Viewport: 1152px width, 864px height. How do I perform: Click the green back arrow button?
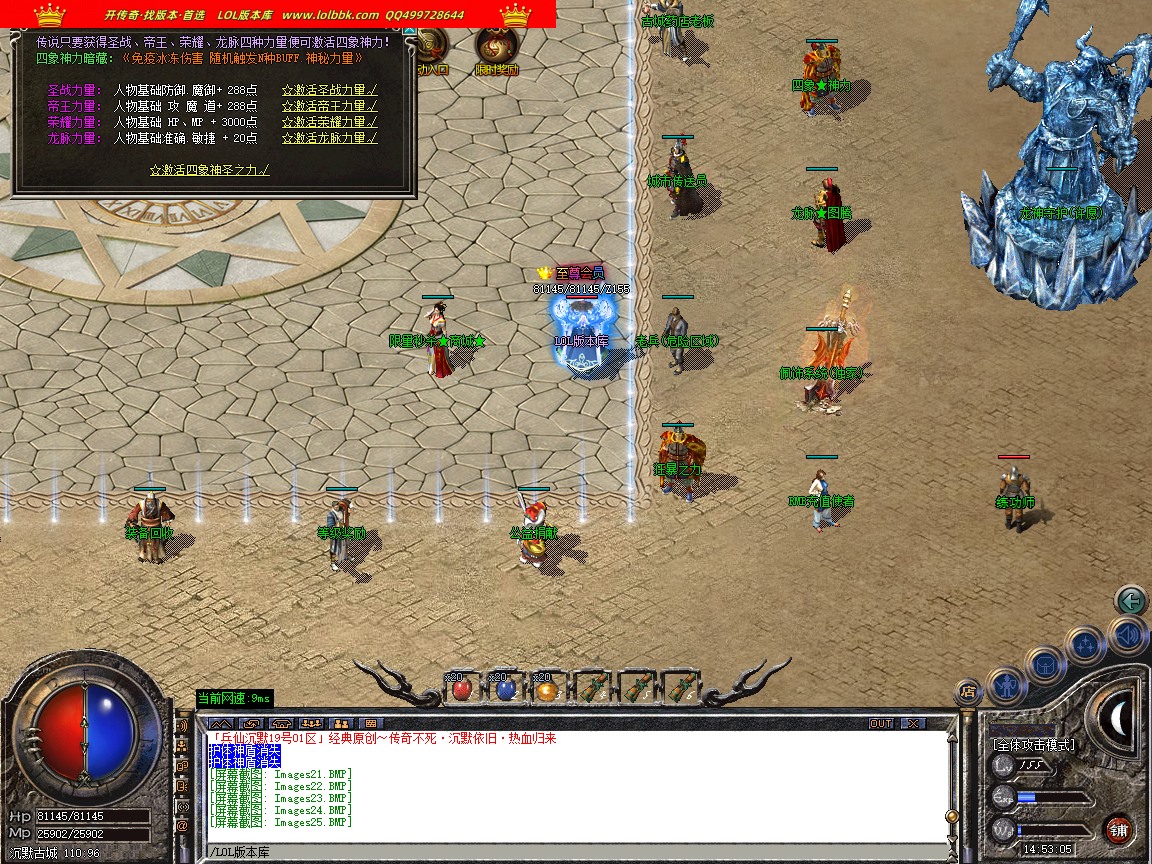point(1131,600)
